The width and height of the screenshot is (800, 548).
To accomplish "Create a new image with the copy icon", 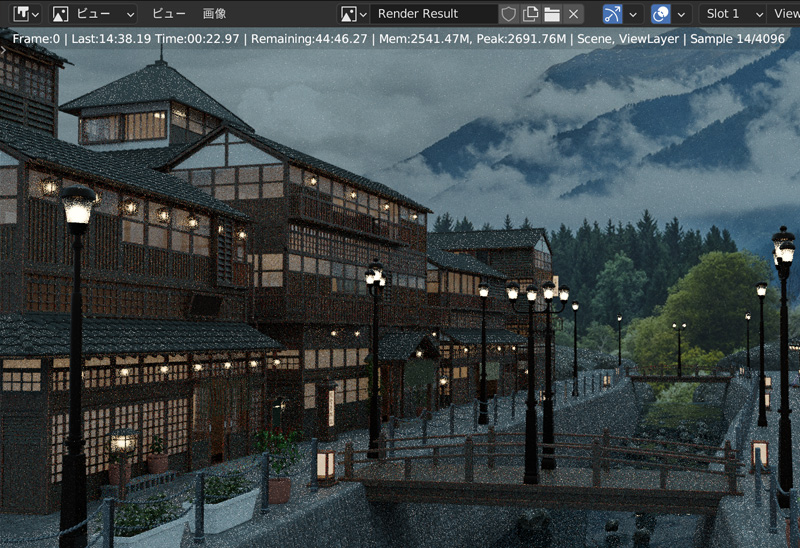I will pyautogui.click(x=530, y=14).
